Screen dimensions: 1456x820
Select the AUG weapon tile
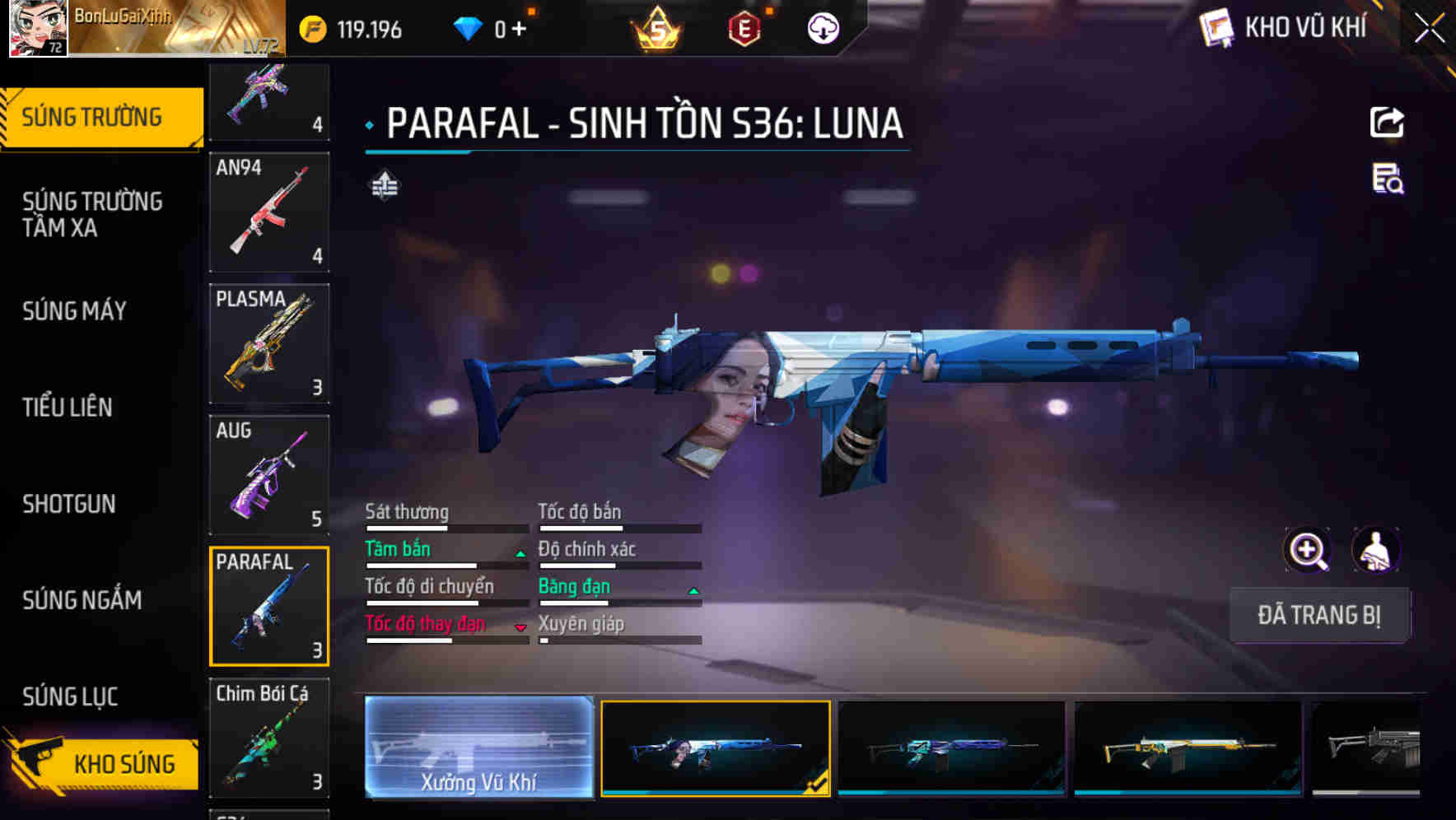269,475
